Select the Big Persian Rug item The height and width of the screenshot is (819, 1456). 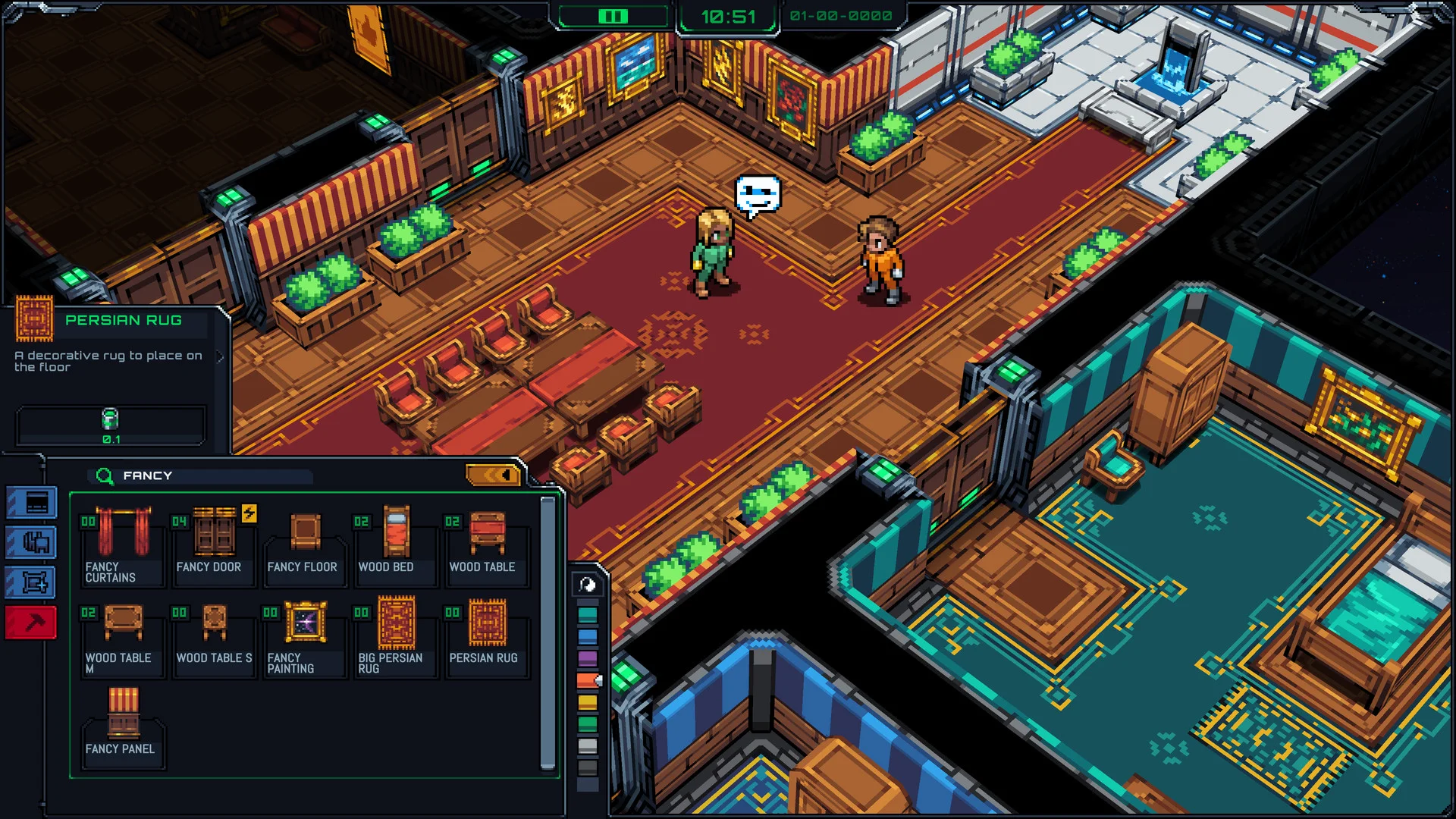(395, 635)
